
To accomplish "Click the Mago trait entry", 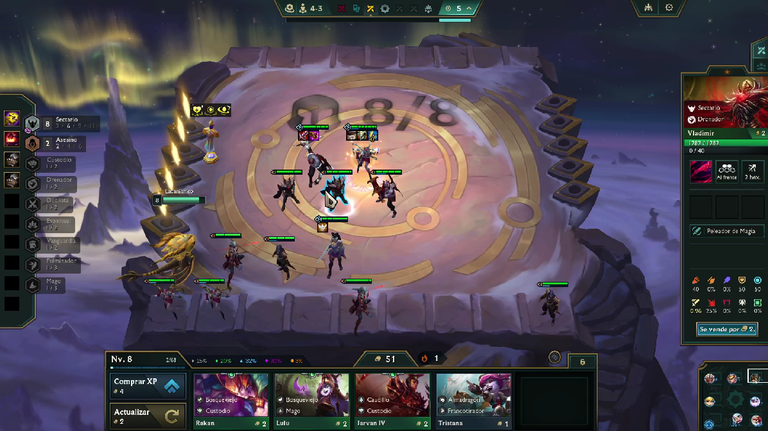I will click(x=50, y=283).
